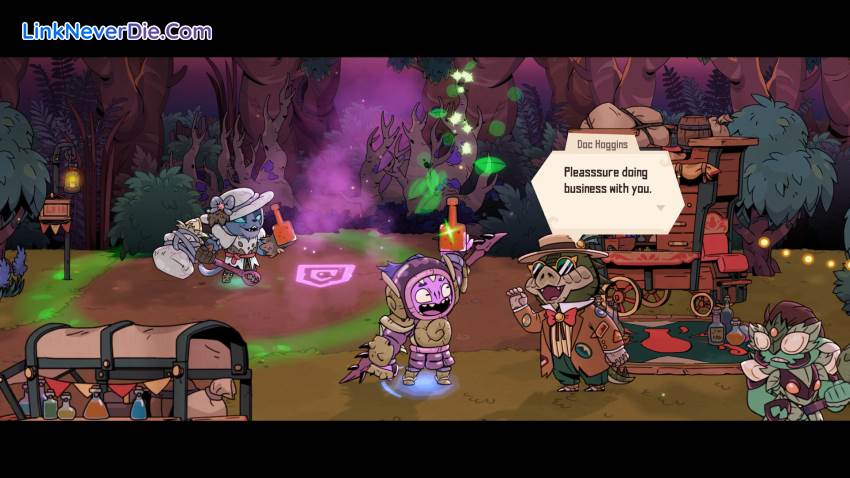Image resolution: width=850 pixels, height=478 pixels.
Task: Click the dialogue bubble's continue arrow
Action: (x=659, y=208)
